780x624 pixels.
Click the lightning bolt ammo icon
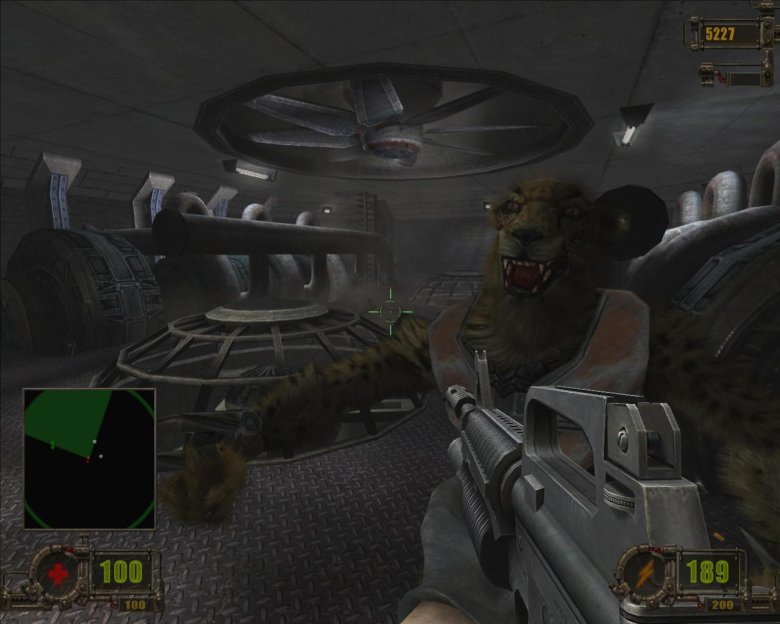pyautogui.click(x=642, y=573)
